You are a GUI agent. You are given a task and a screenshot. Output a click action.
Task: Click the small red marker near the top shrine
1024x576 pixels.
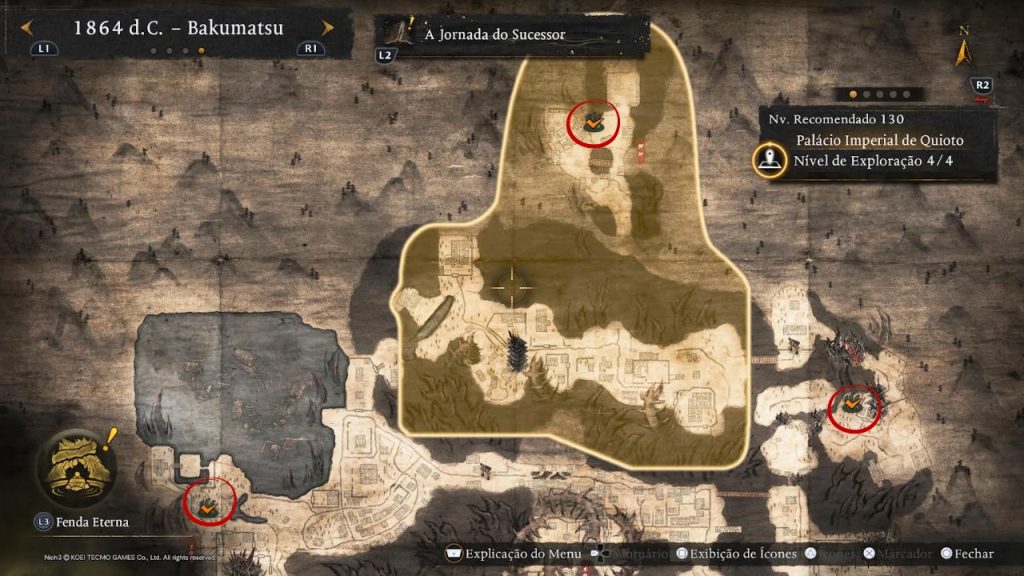641,150
